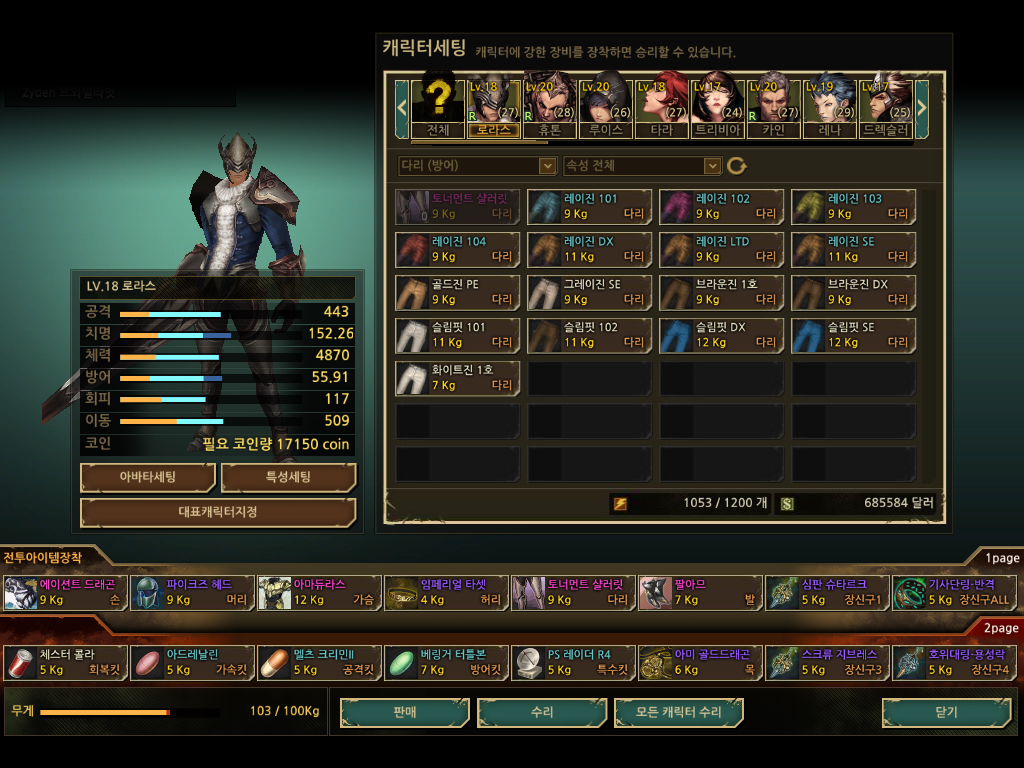The width and height of the screenshot is (1024, 768).
Task: Repair all characters with 모든 캐릭터 수리
Action: (x=679, y=712)
